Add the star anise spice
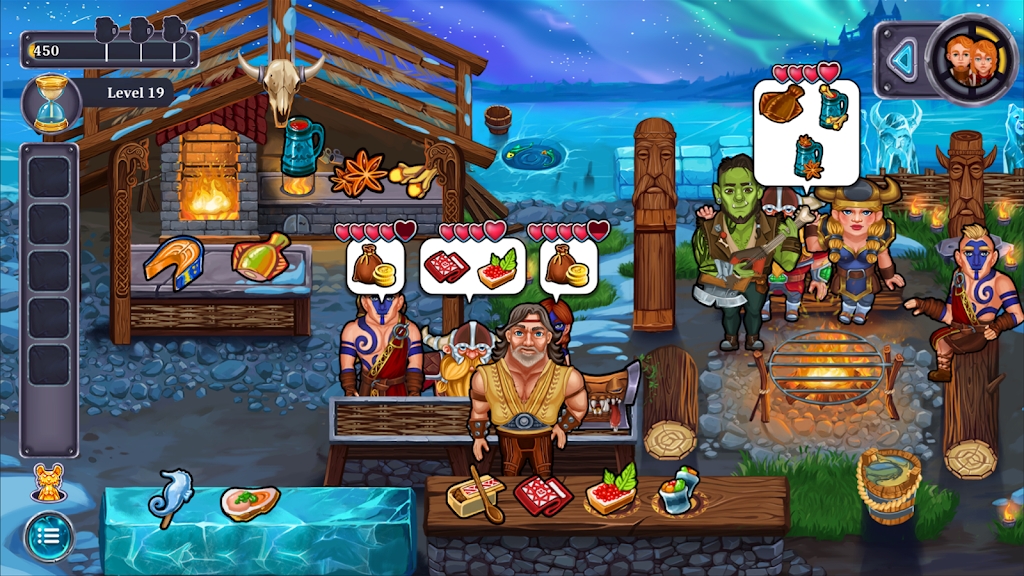1024x576 pixels. [358, 175]
